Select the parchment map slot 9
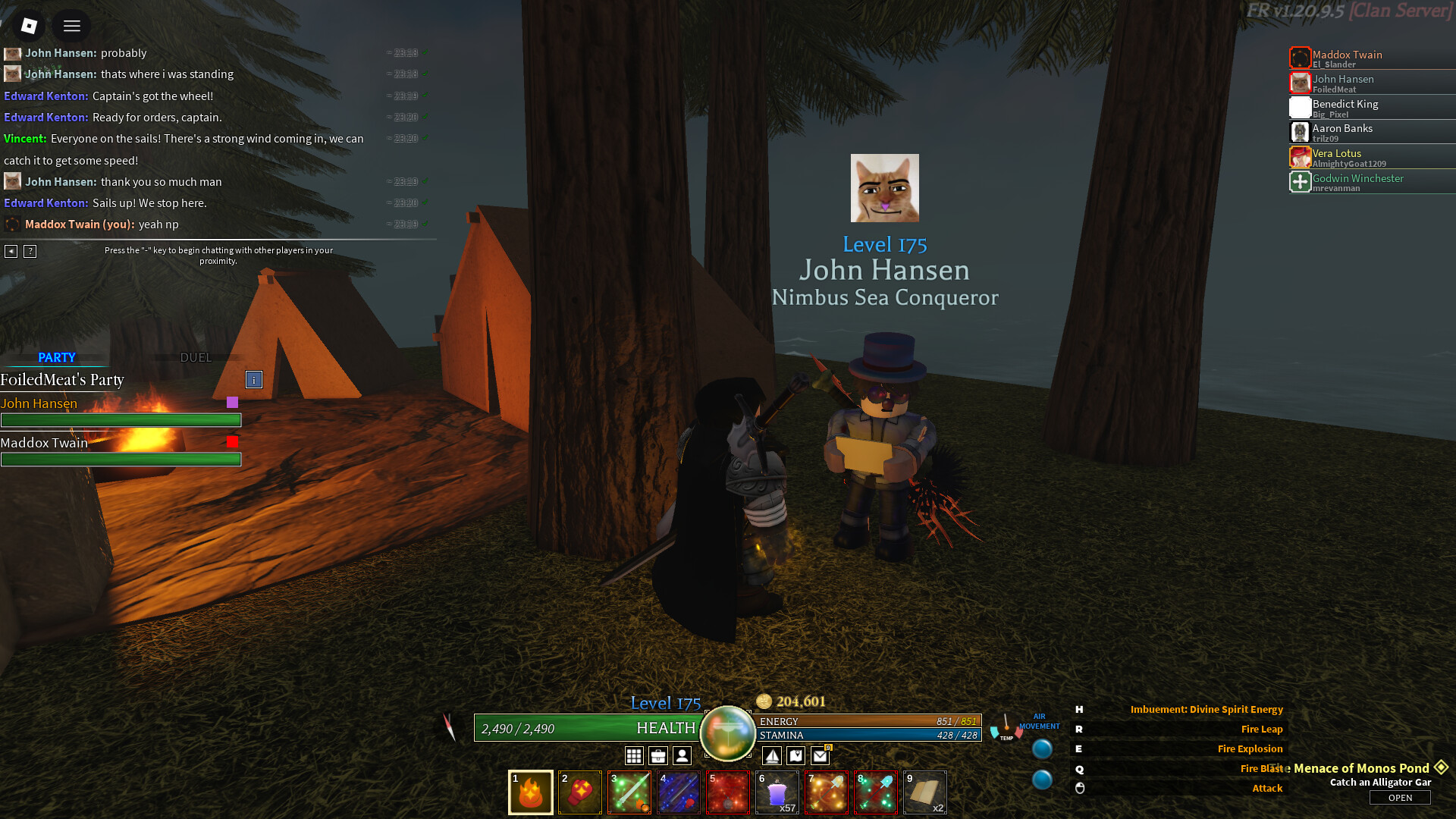Image resolution: width=1456 pixels, height=819 pixels. coord(925,792)
